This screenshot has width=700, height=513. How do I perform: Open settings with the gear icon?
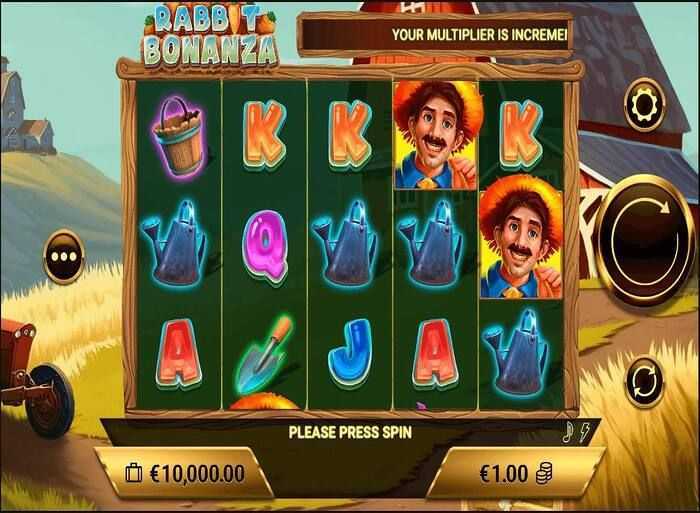click(x=644, y=103)
